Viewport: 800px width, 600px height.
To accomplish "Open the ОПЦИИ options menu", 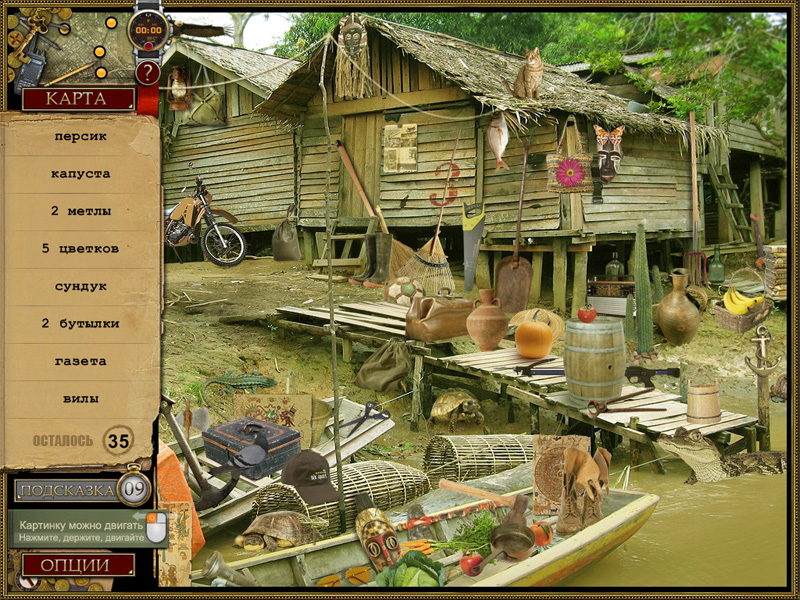I will [78, 565].
